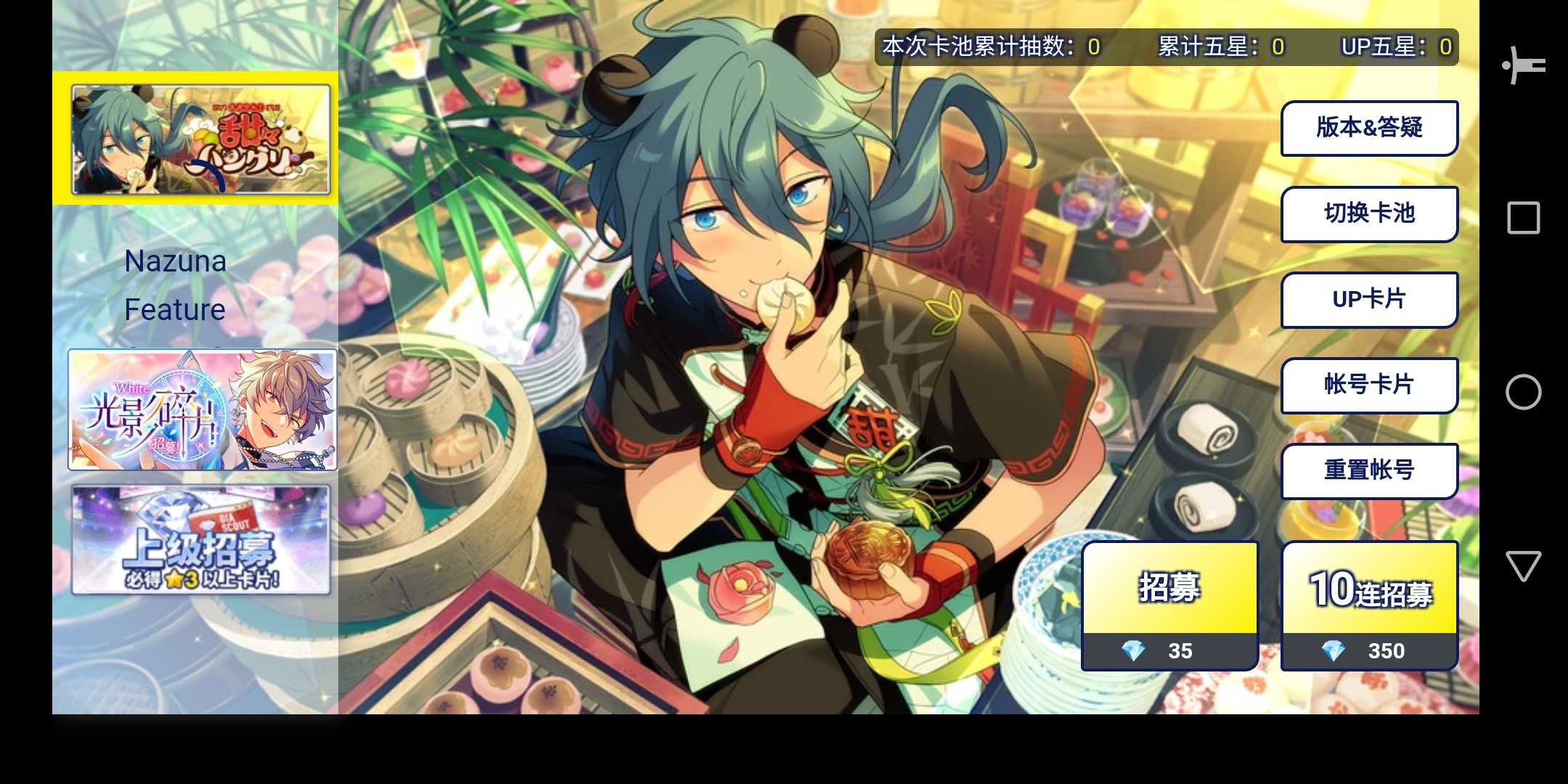The image size is (1568, 784).
Task: Open 帐号卡片 to see owned cards
Action: (x=1369, y=385)
